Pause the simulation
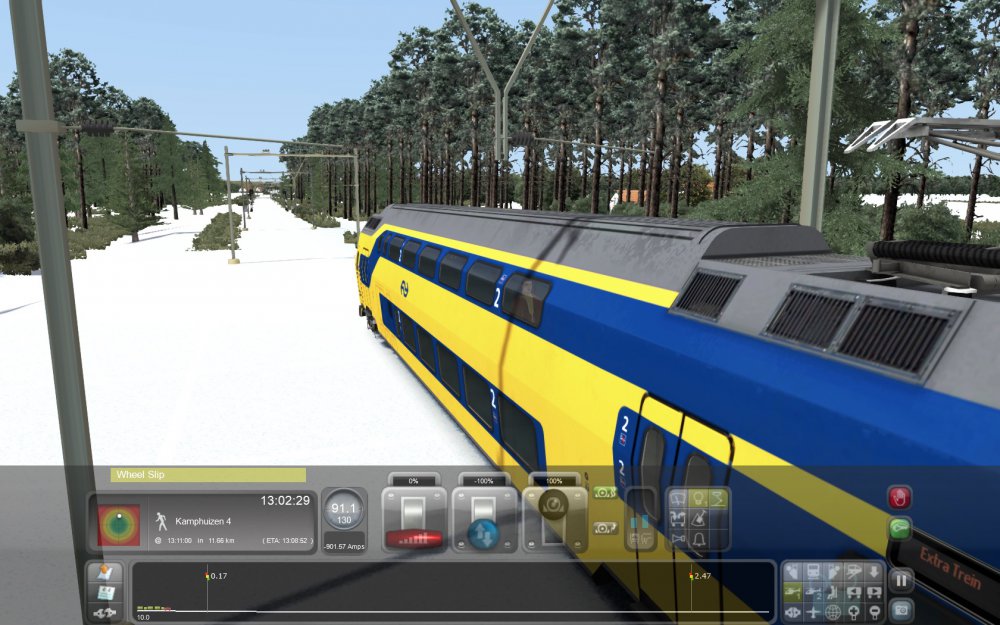Viewport: 1000px width, 625px height. point(900,580)
